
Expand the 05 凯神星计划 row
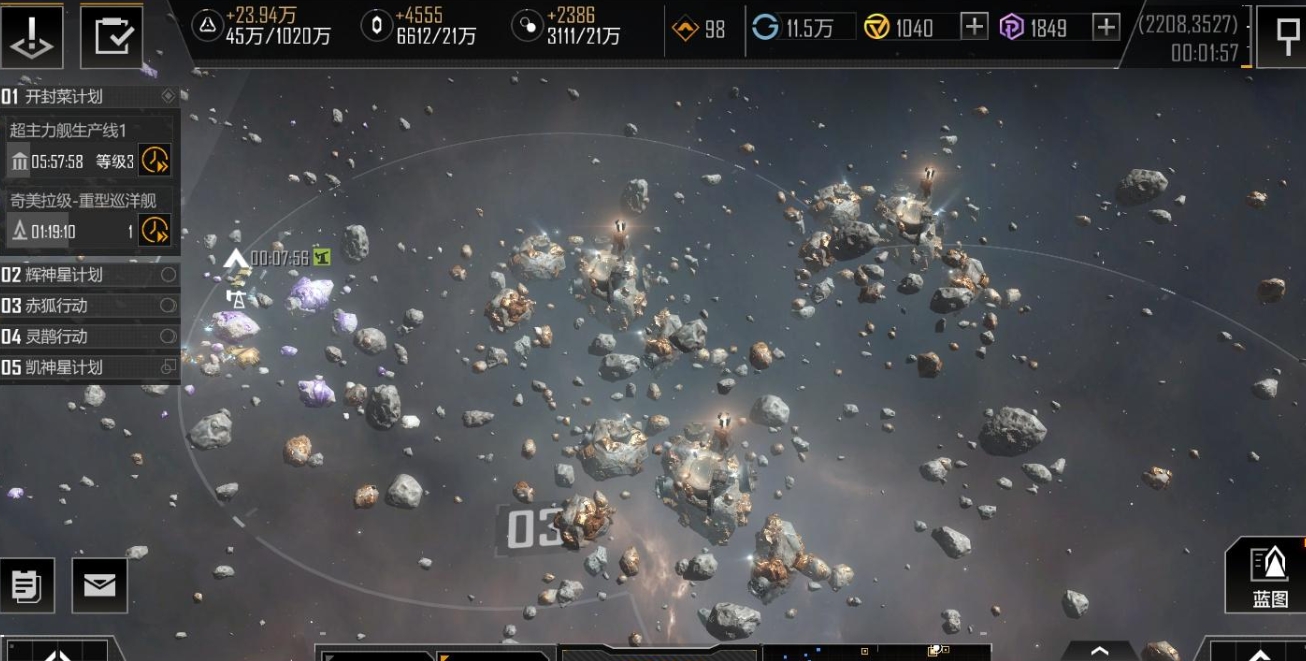[x=88, y=367]
